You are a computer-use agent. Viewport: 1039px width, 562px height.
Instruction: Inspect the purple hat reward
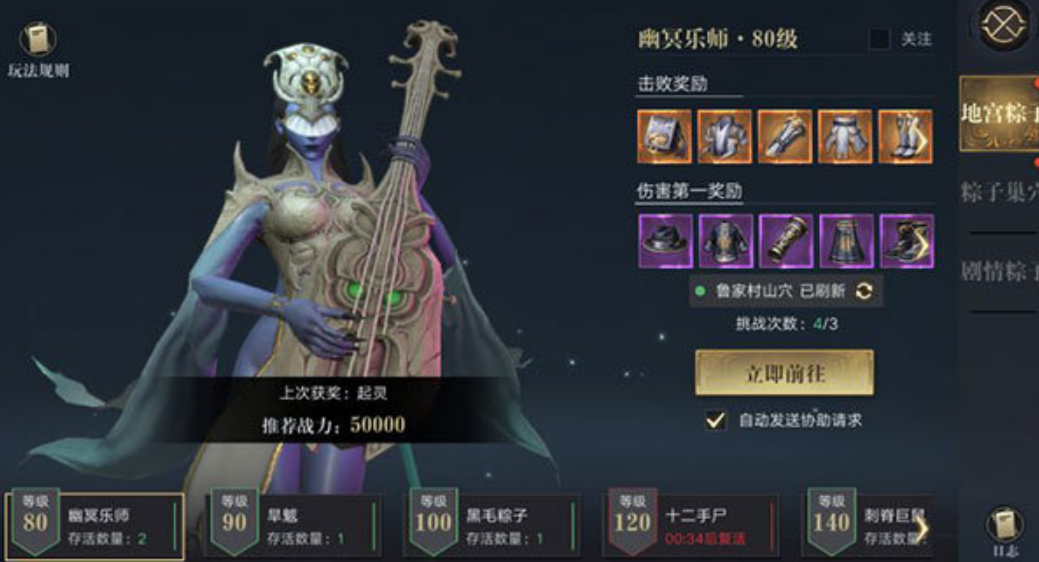[x=665, y=240]
